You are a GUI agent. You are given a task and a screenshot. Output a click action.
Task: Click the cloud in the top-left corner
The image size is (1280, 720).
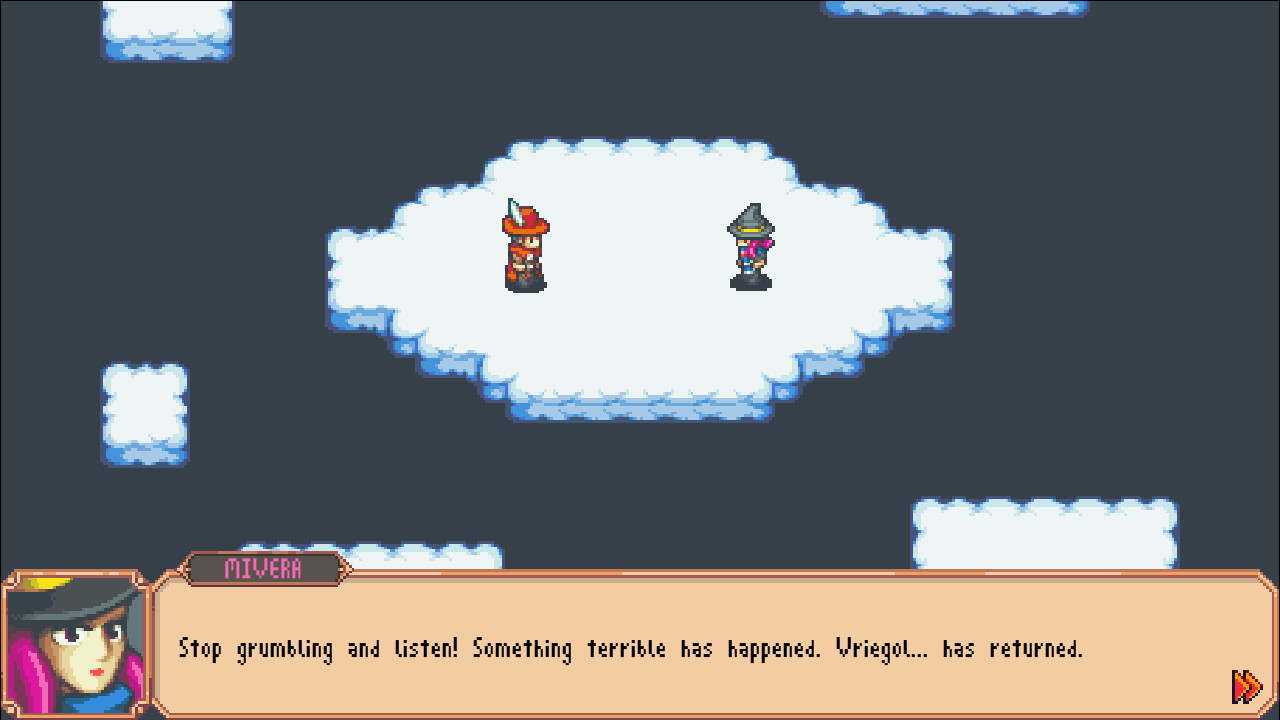pos(165,30)
